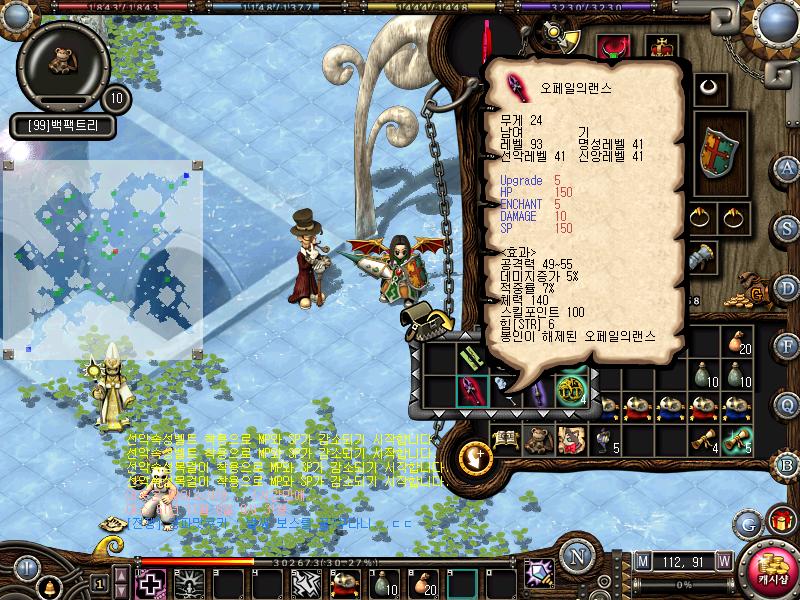Click the round B menu button
The width and height of the screenshot is (800, 600).
[787, 463]
